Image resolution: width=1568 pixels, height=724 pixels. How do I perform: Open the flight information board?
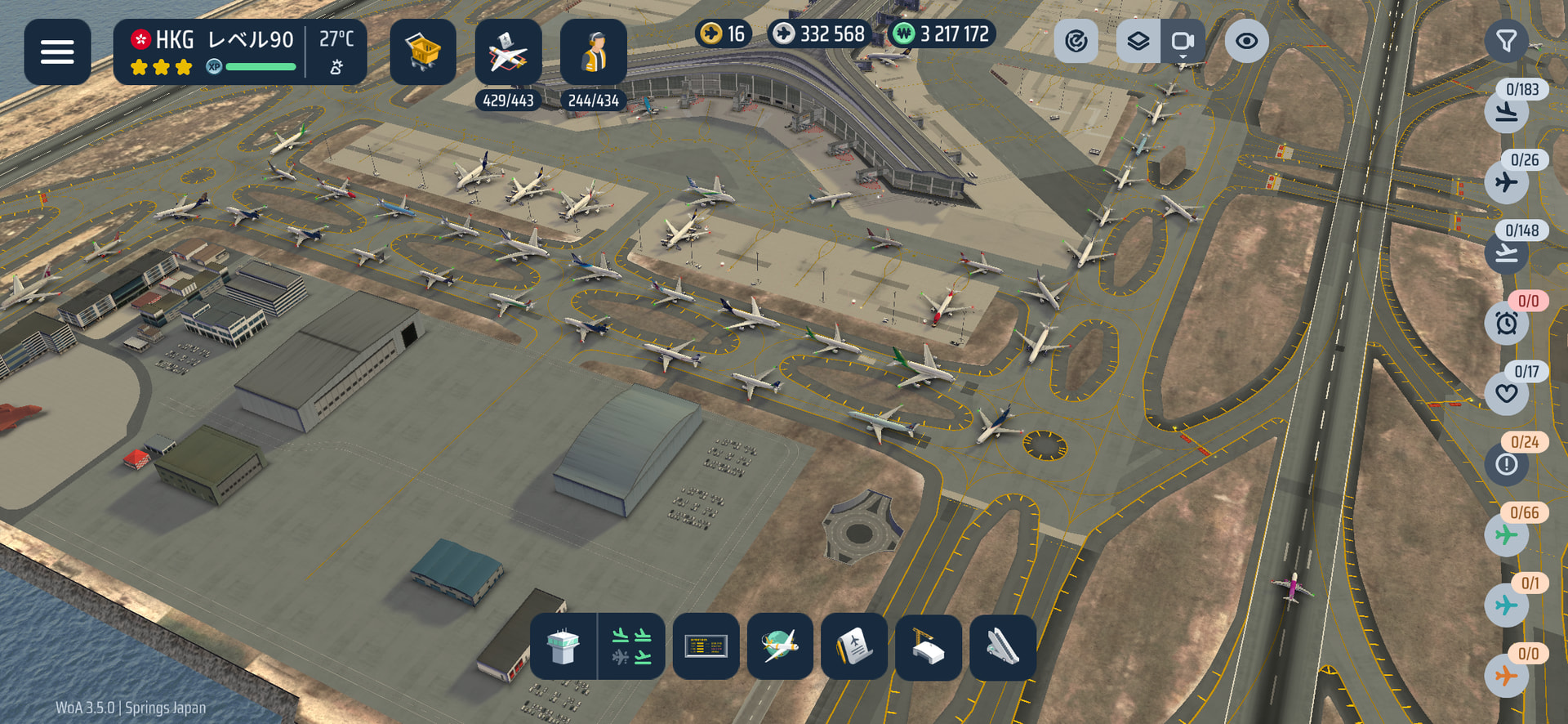click(706, 646)
